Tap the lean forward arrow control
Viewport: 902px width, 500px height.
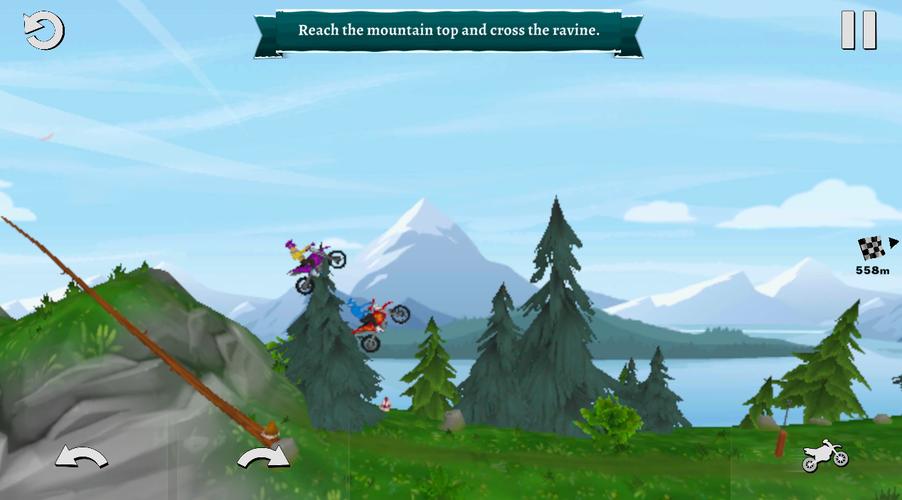263,458
